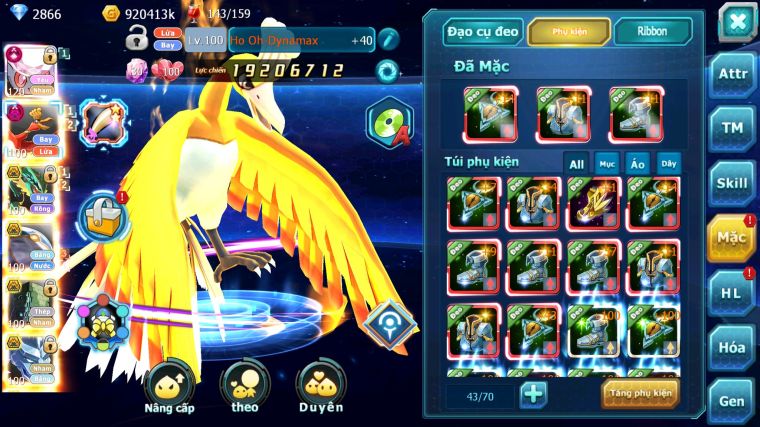Select the theo follow button

click(x=245, y=389)
